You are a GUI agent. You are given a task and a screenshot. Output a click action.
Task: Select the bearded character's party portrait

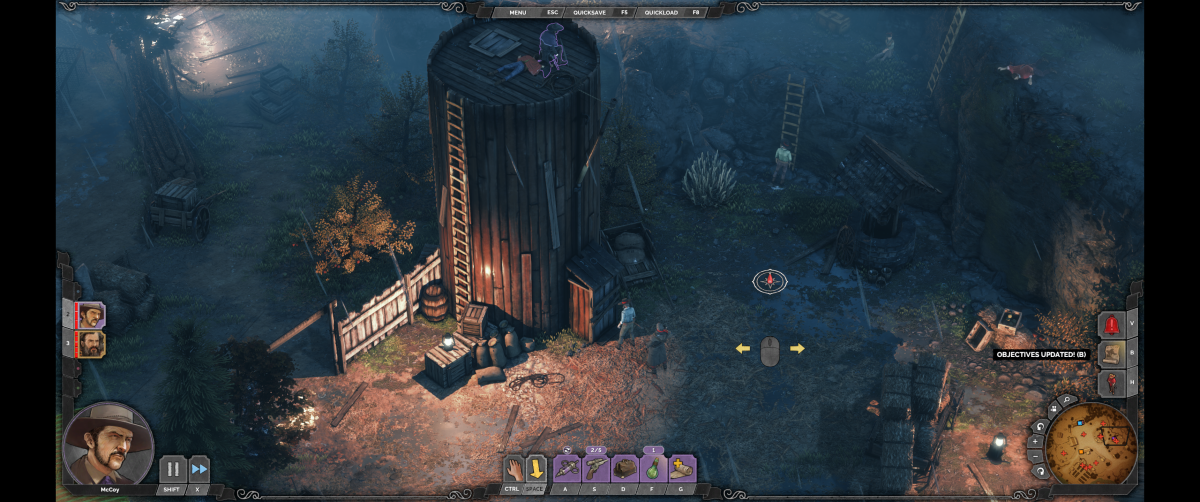[91, 345]
